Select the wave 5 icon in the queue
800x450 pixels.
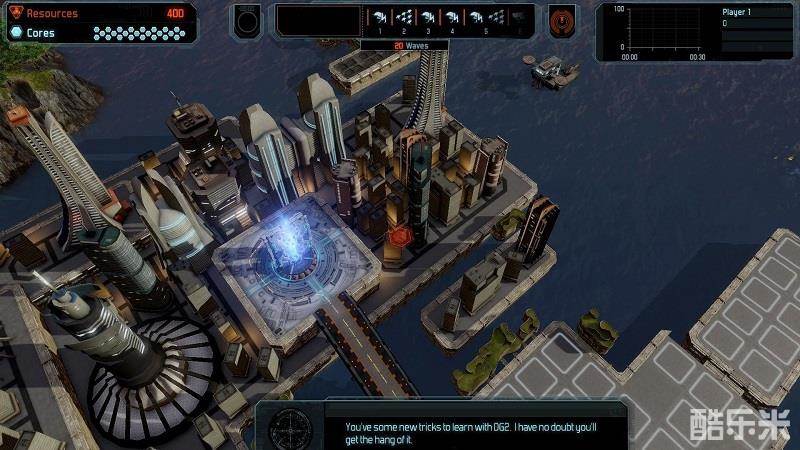pos(476,17)
